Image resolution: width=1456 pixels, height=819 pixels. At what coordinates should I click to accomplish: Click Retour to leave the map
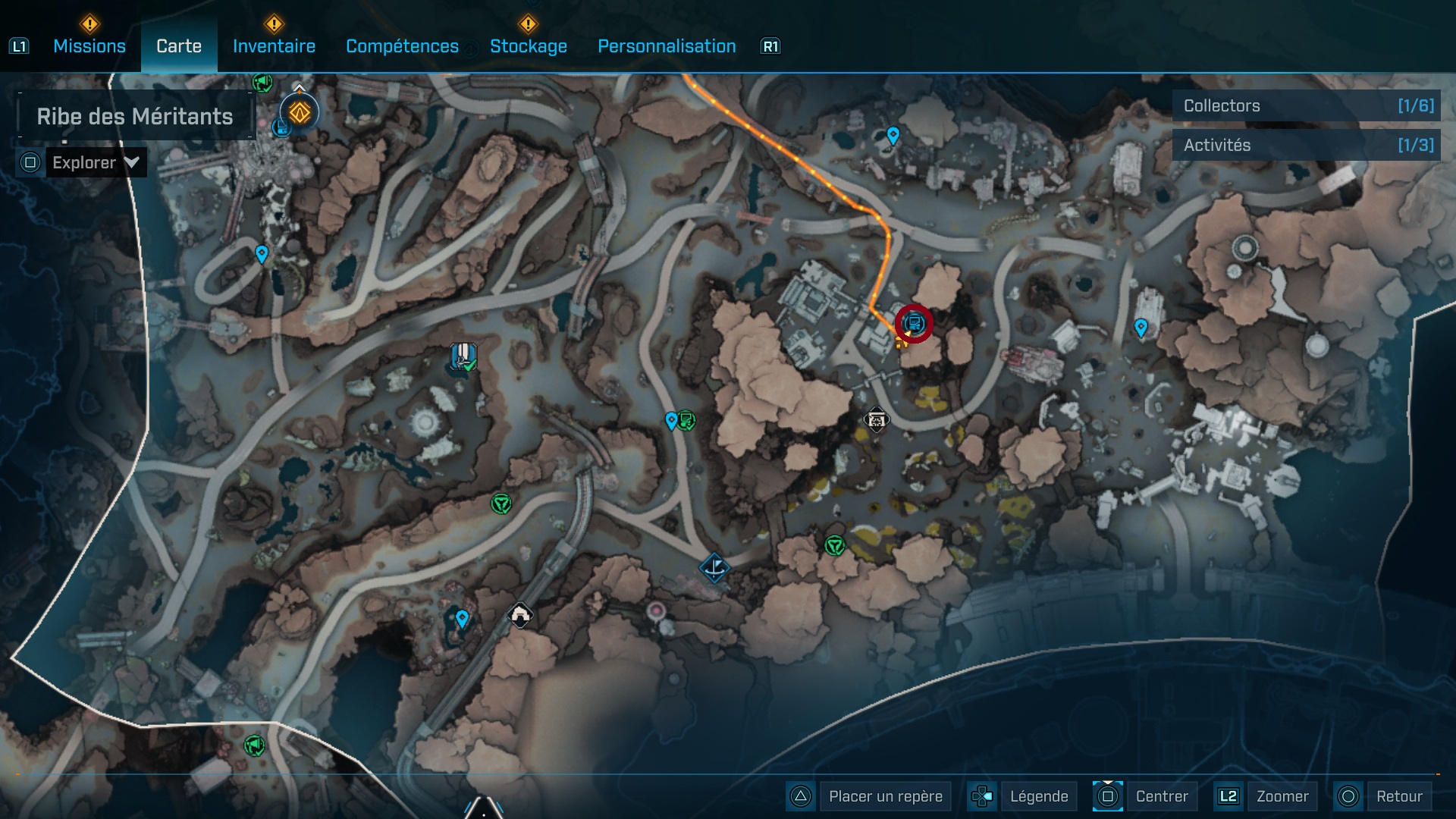pos(1398,796)
